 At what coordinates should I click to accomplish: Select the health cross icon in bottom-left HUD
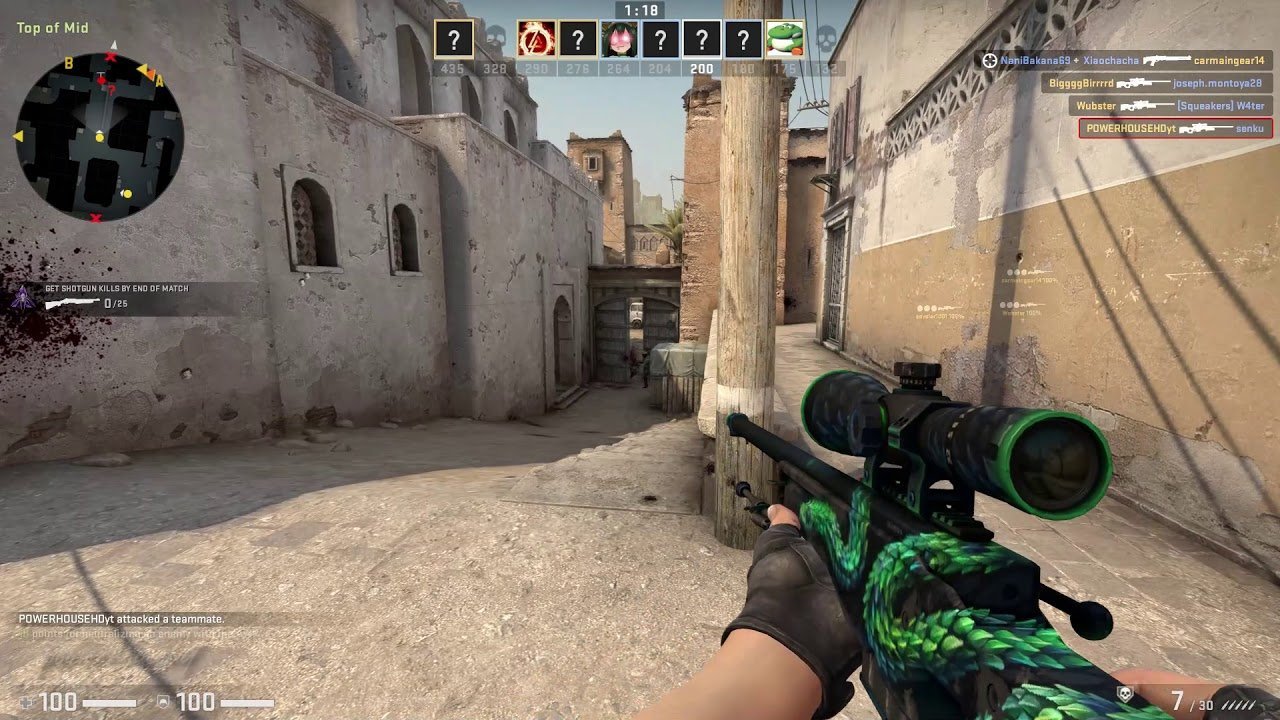tap(24, 702)
